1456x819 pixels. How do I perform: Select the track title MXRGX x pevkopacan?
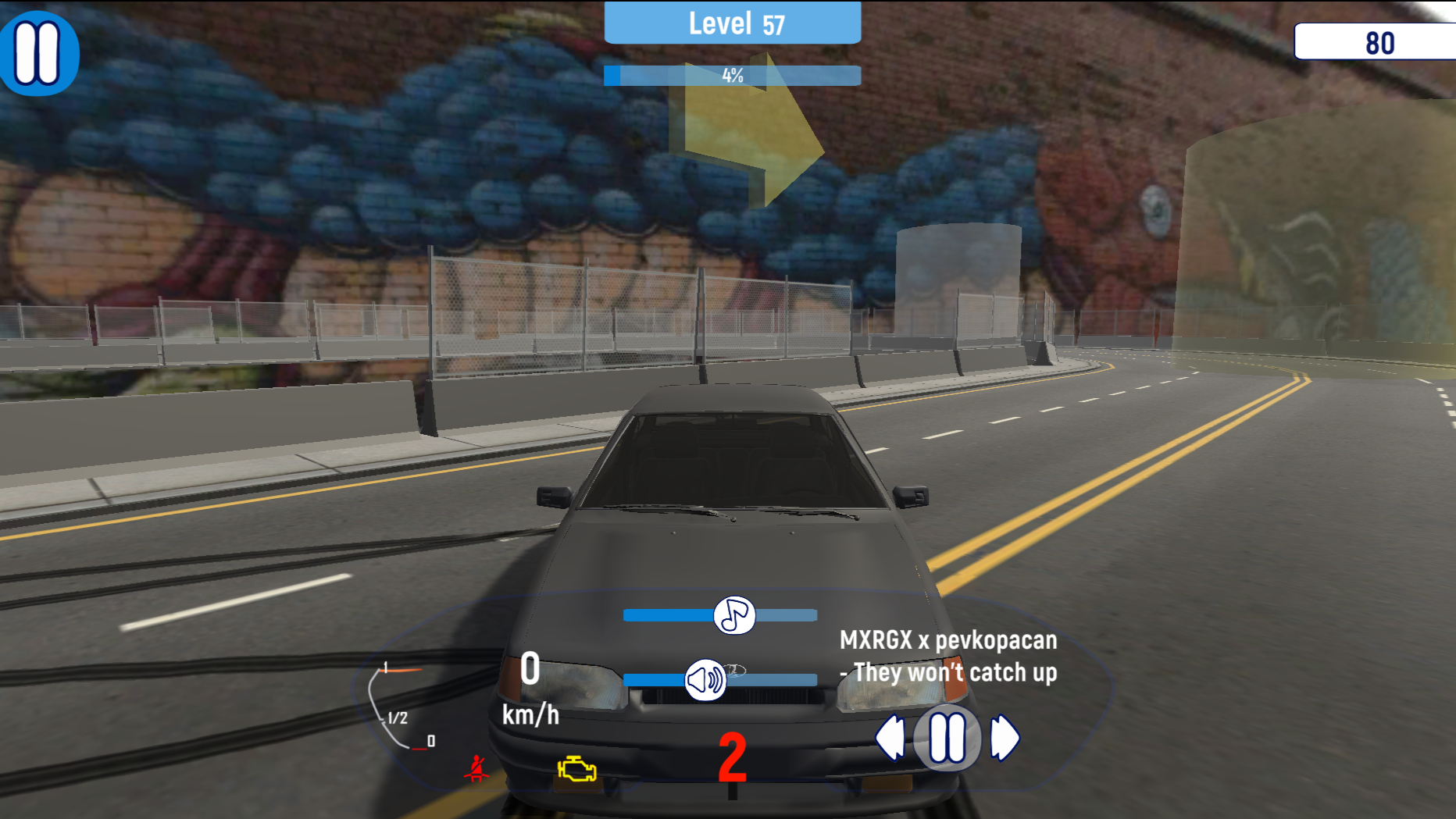point(947,656)
